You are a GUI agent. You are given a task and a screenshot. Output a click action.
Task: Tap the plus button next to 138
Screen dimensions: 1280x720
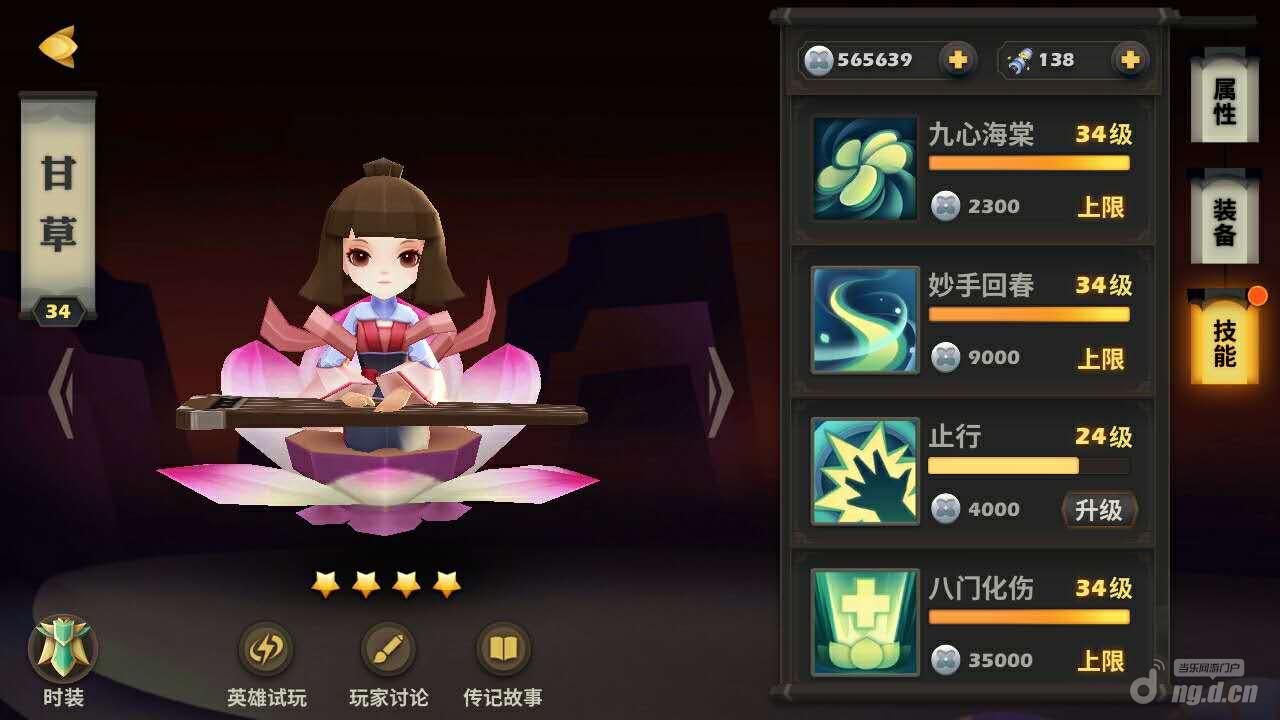[1129, 60]
